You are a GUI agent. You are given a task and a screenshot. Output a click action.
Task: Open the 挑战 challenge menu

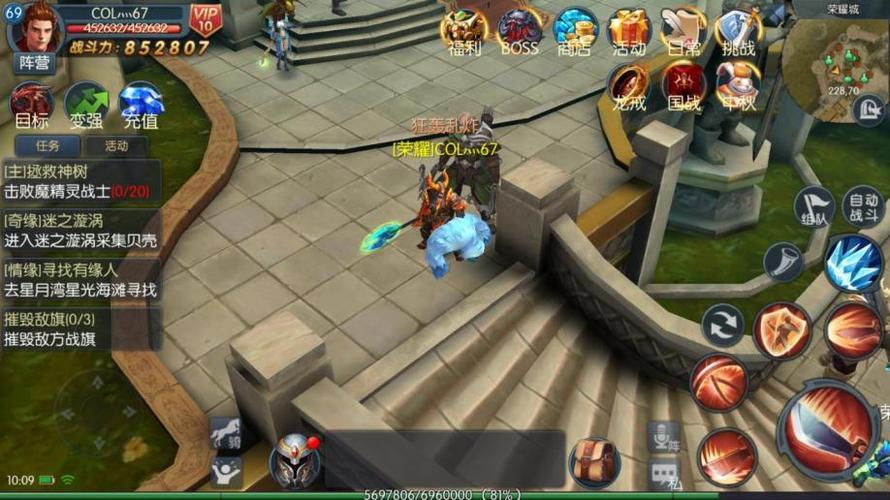pyautogui.click(x=739, y=31)
